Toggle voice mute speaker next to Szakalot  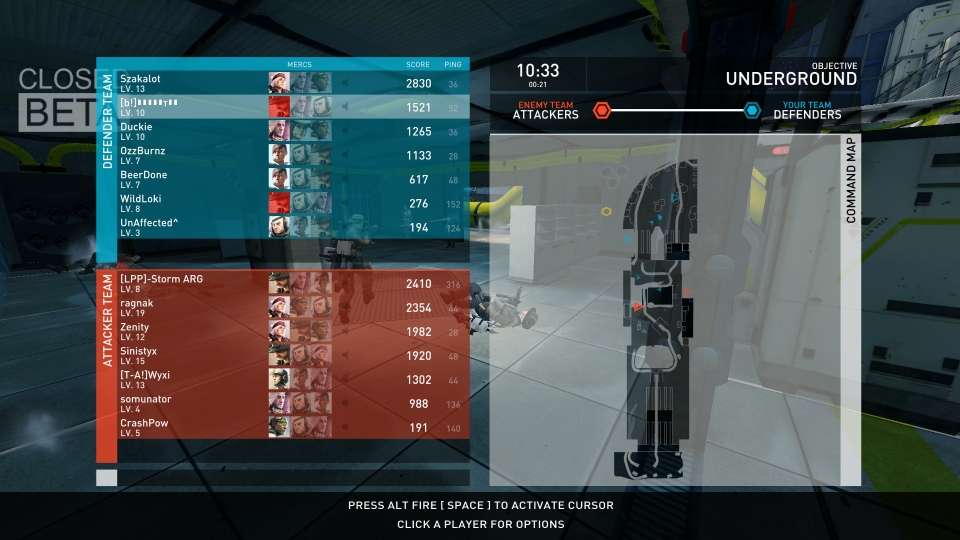(x=346, y=84)
